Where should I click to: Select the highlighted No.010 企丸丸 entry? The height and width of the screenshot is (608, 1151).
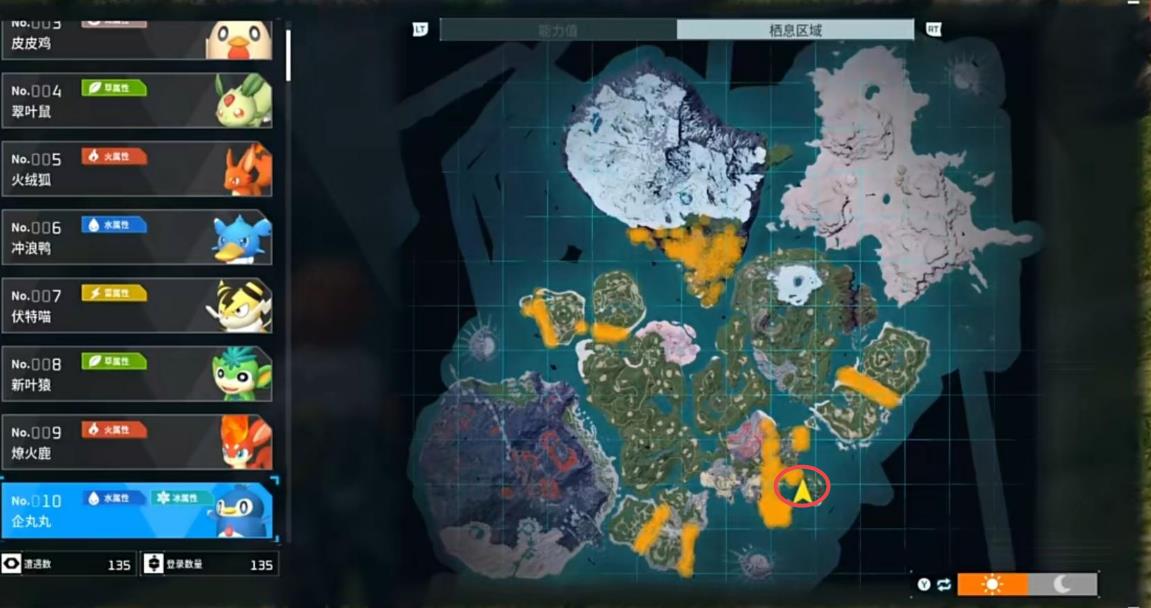(x=136, y=510)
